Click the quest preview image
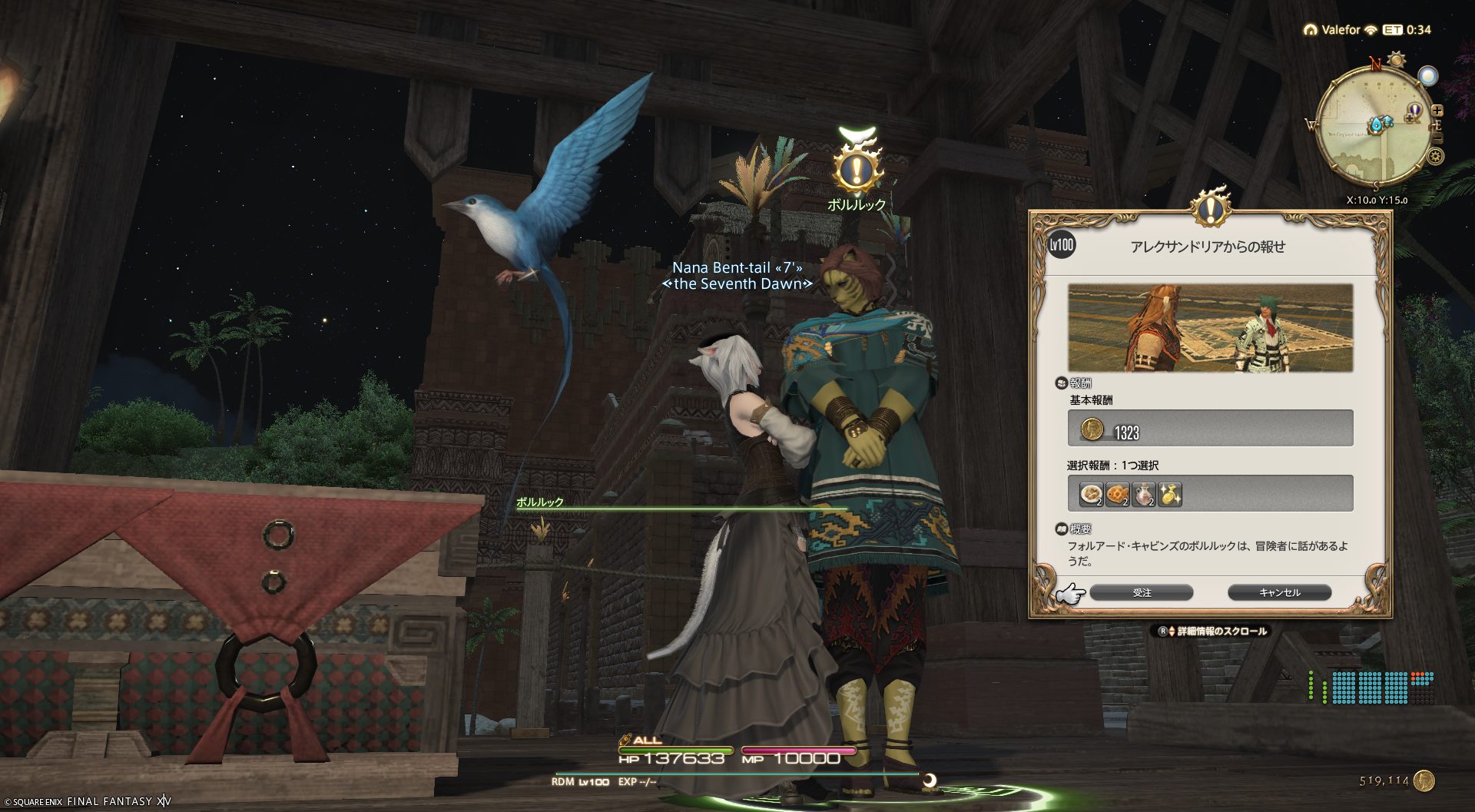Viewport: 1475px width, 812px height. point(1210,328)
